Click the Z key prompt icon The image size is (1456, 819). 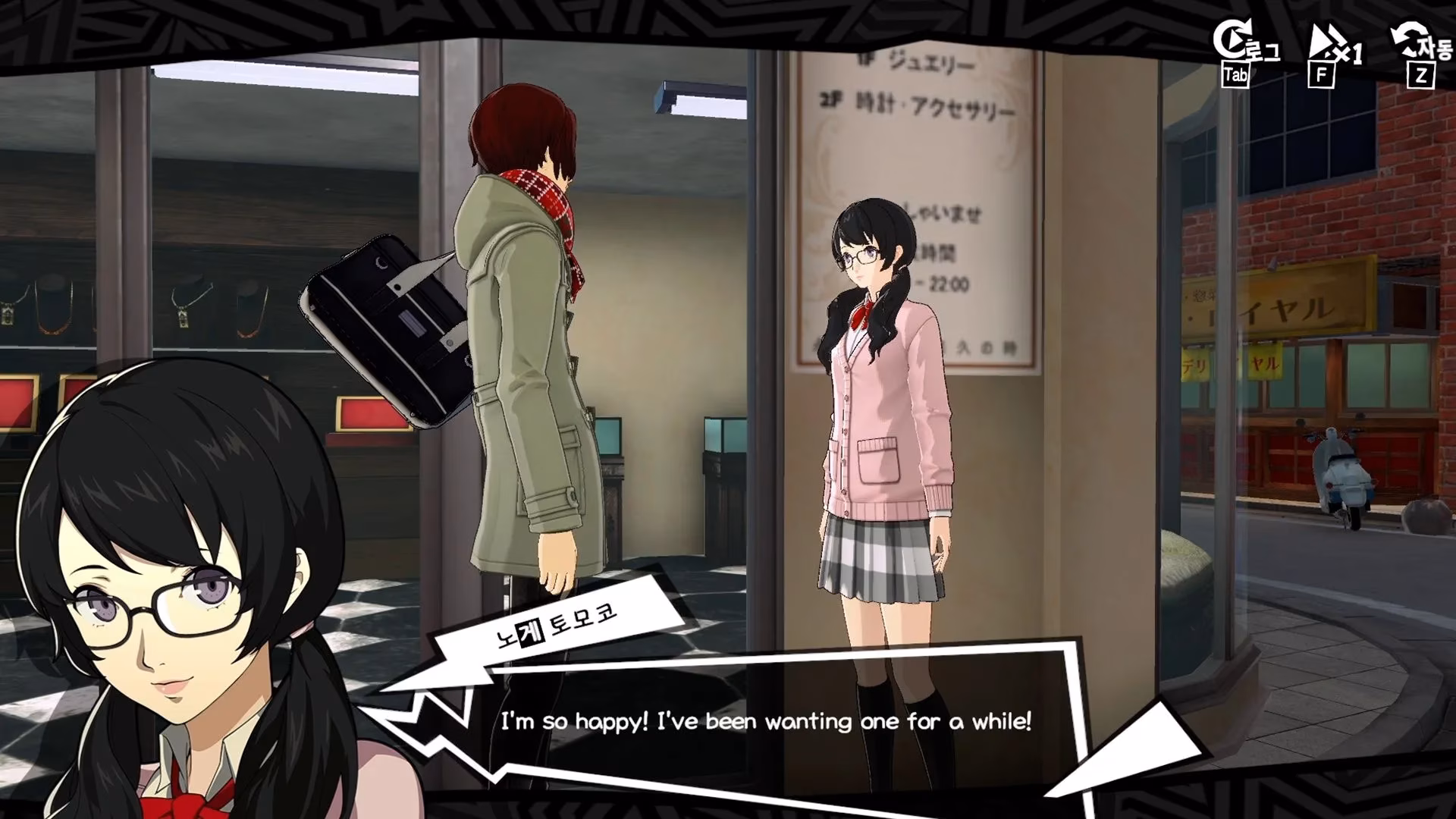coord(1422,74)
